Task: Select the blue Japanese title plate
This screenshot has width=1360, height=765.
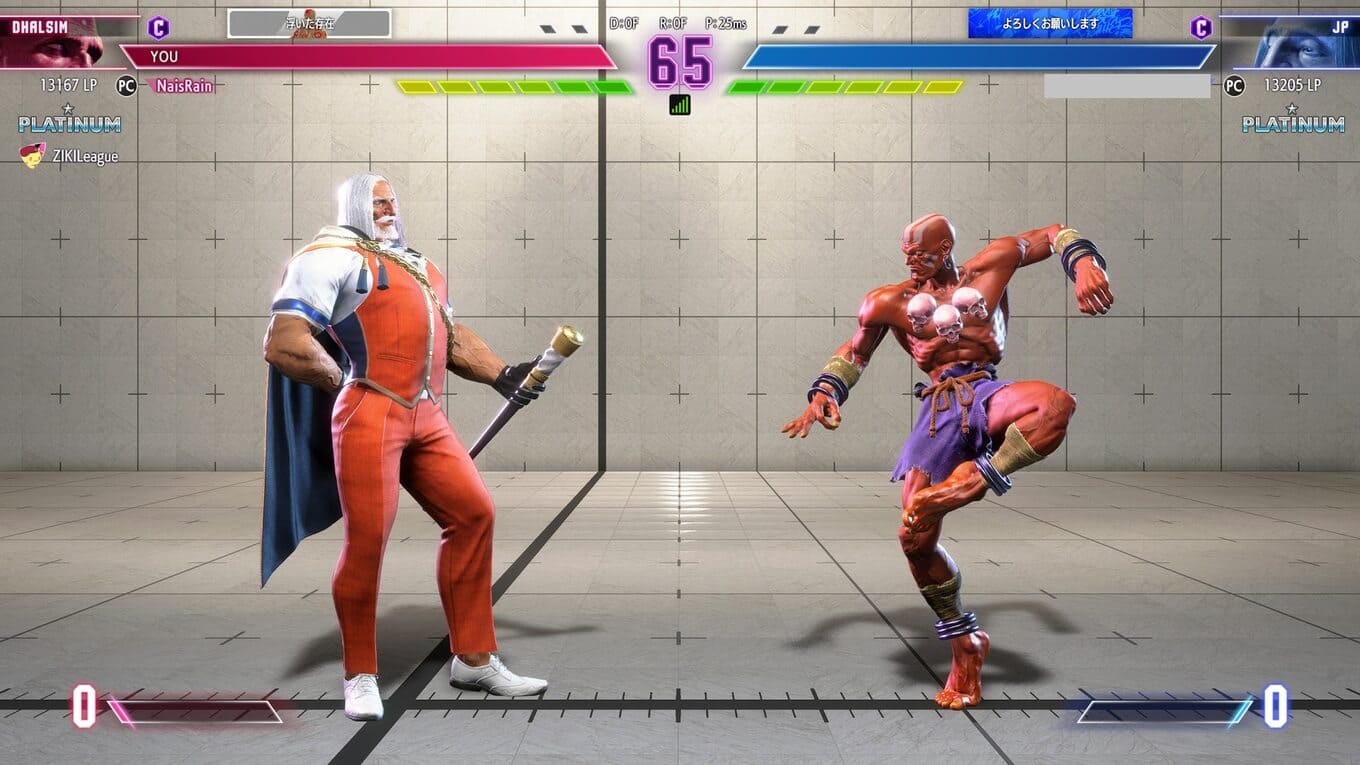Action: 1050,23
